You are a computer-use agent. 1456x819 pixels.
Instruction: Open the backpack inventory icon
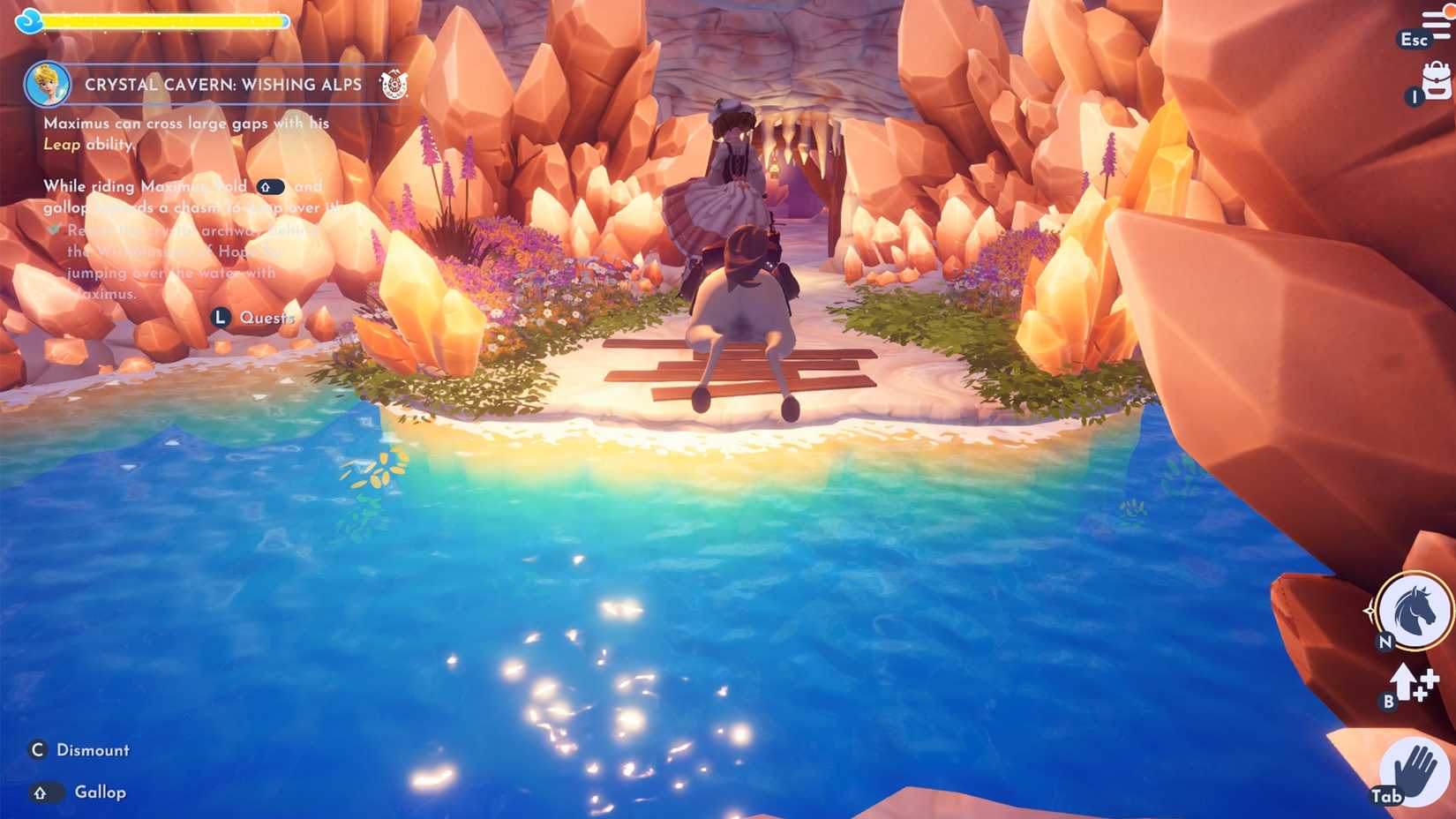coord(1437,78)
